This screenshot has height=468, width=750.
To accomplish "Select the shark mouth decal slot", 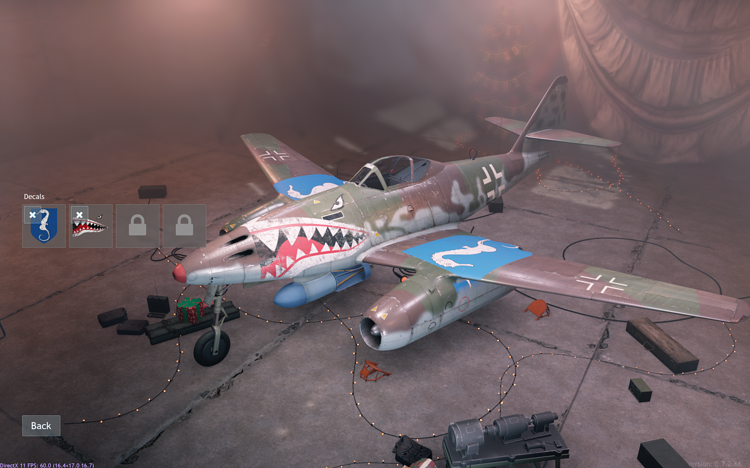I will tap(93, 230).
